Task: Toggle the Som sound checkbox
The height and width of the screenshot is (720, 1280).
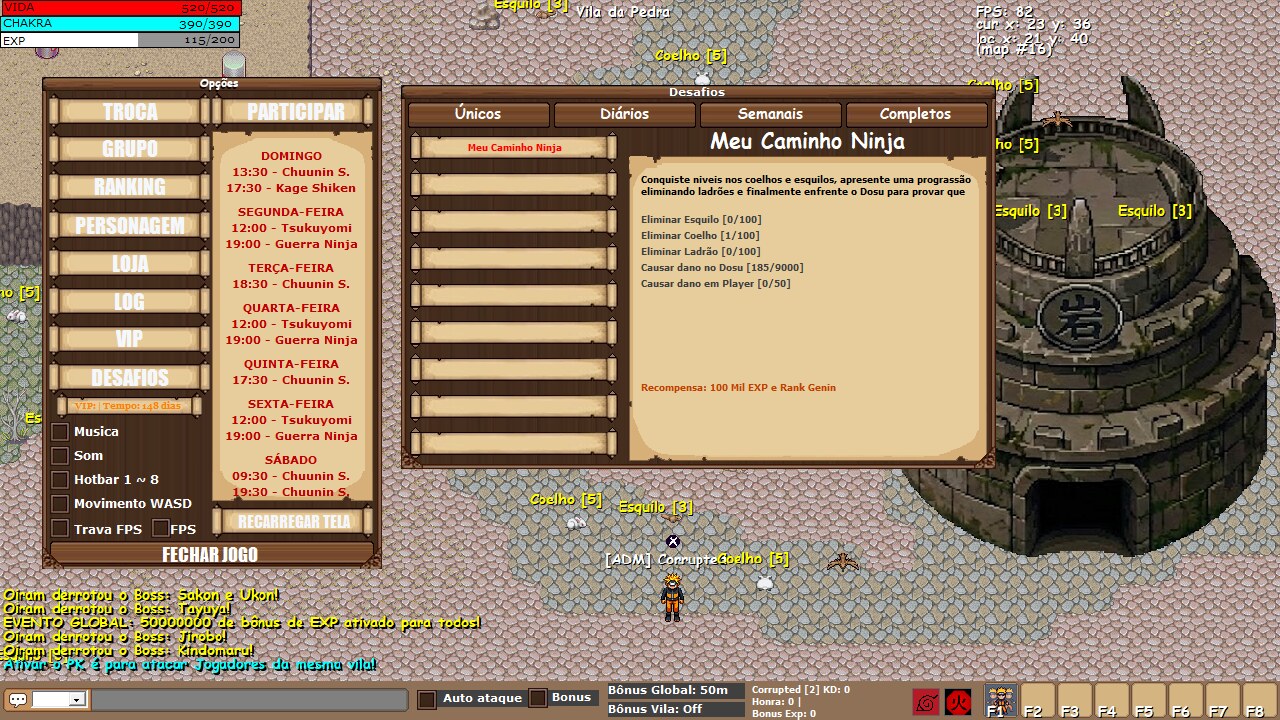Action: [x=60, y=456]
